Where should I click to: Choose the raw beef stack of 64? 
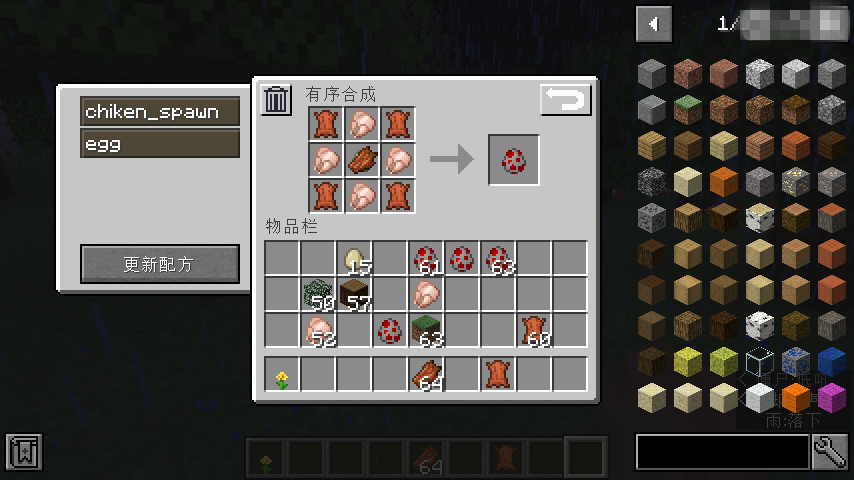click(x=427, y=376)
